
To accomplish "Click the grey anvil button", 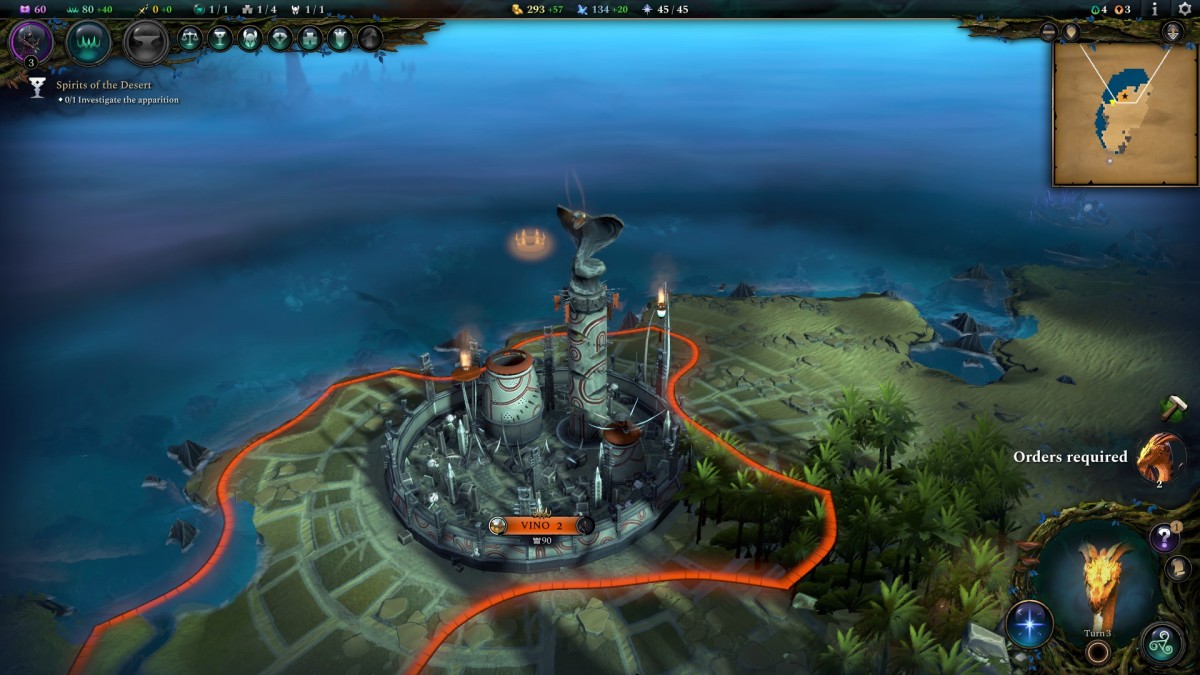I will point(145,42).
